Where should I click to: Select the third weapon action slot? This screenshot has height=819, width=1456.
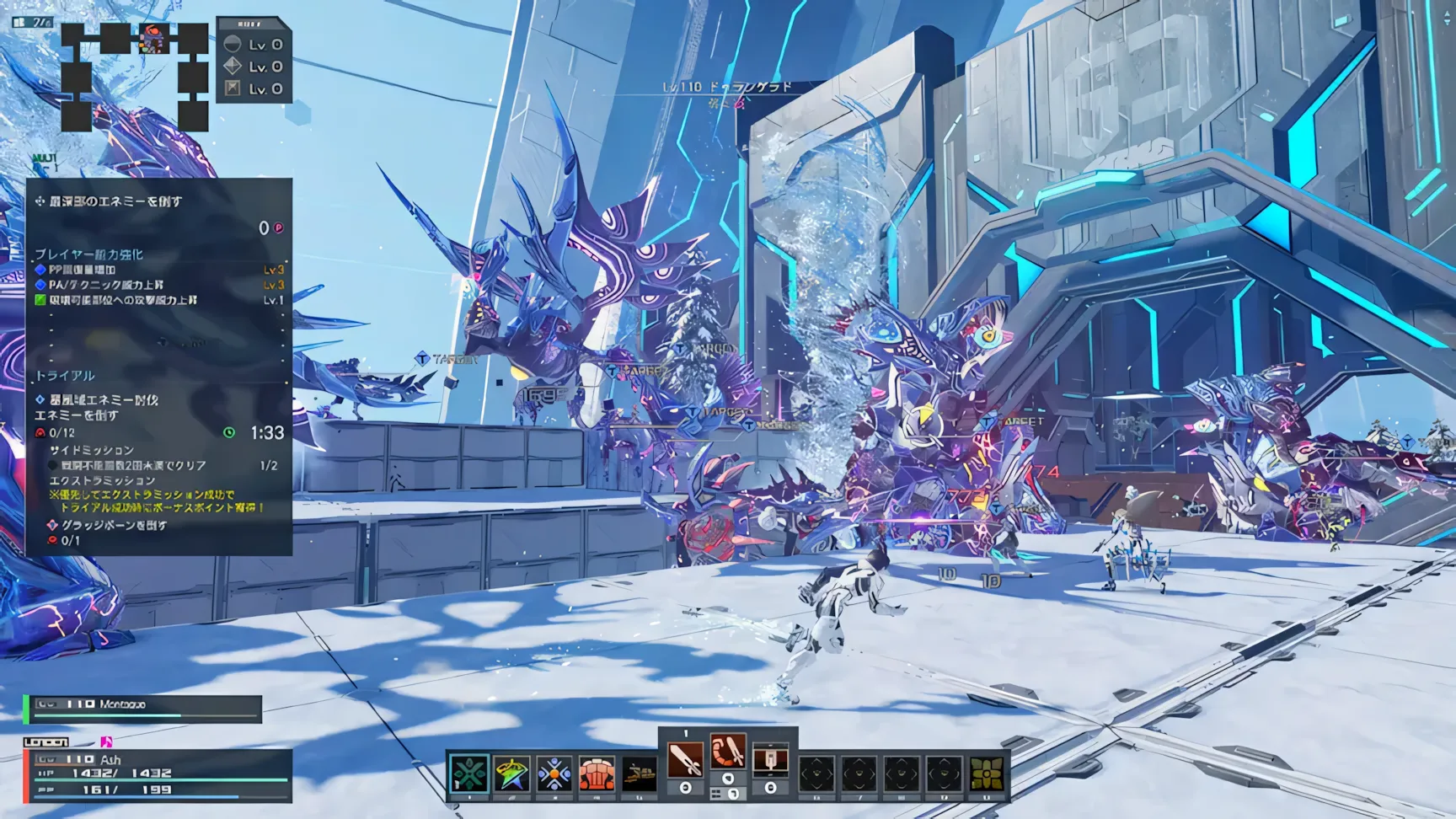[770, 760]
